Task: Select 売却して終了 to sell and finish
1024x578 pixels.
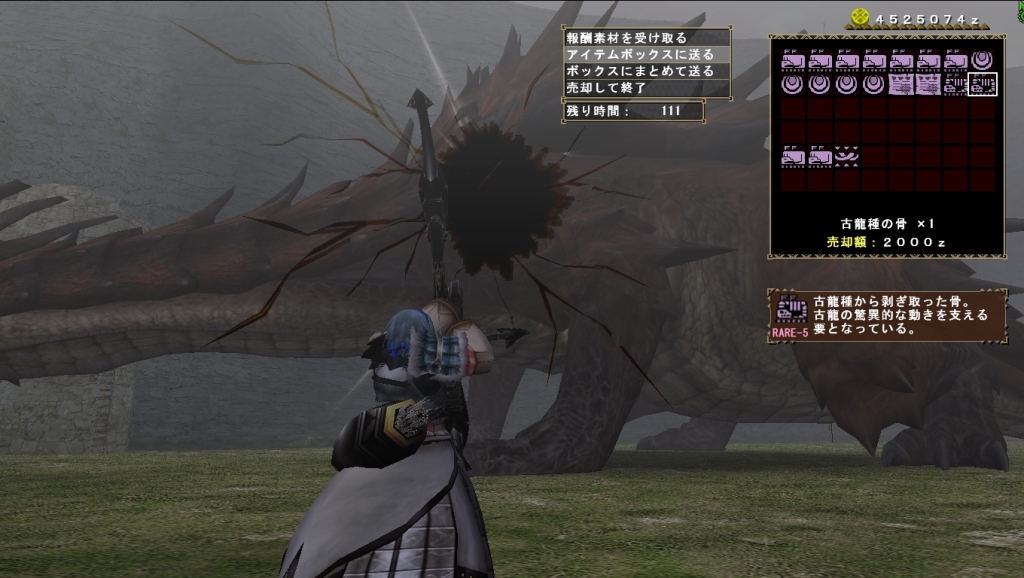Action: 607,87
